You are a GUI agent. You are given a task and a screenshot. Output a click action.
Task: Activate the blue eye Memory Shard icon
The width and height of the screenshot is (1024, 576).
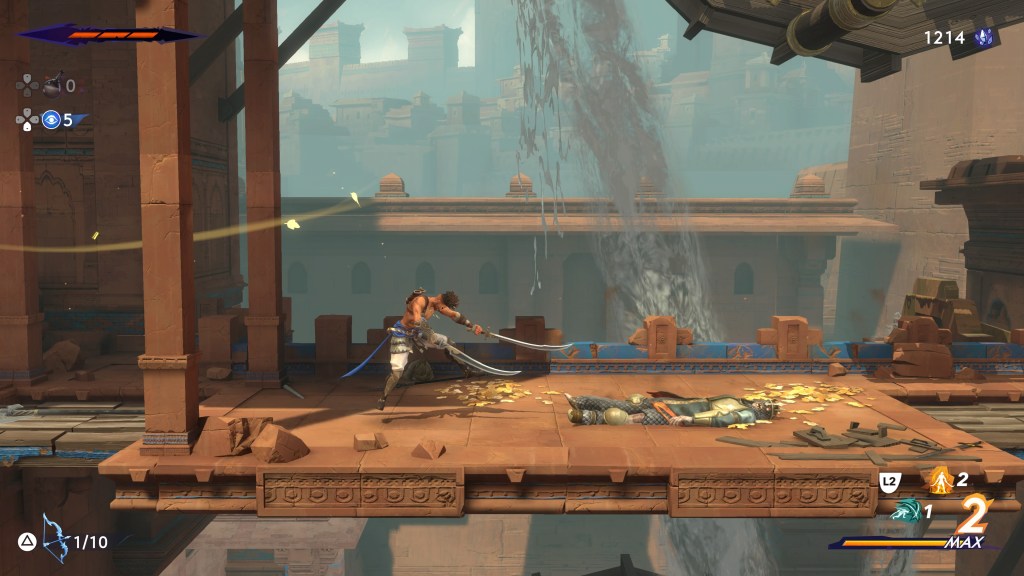coord(51,120)
